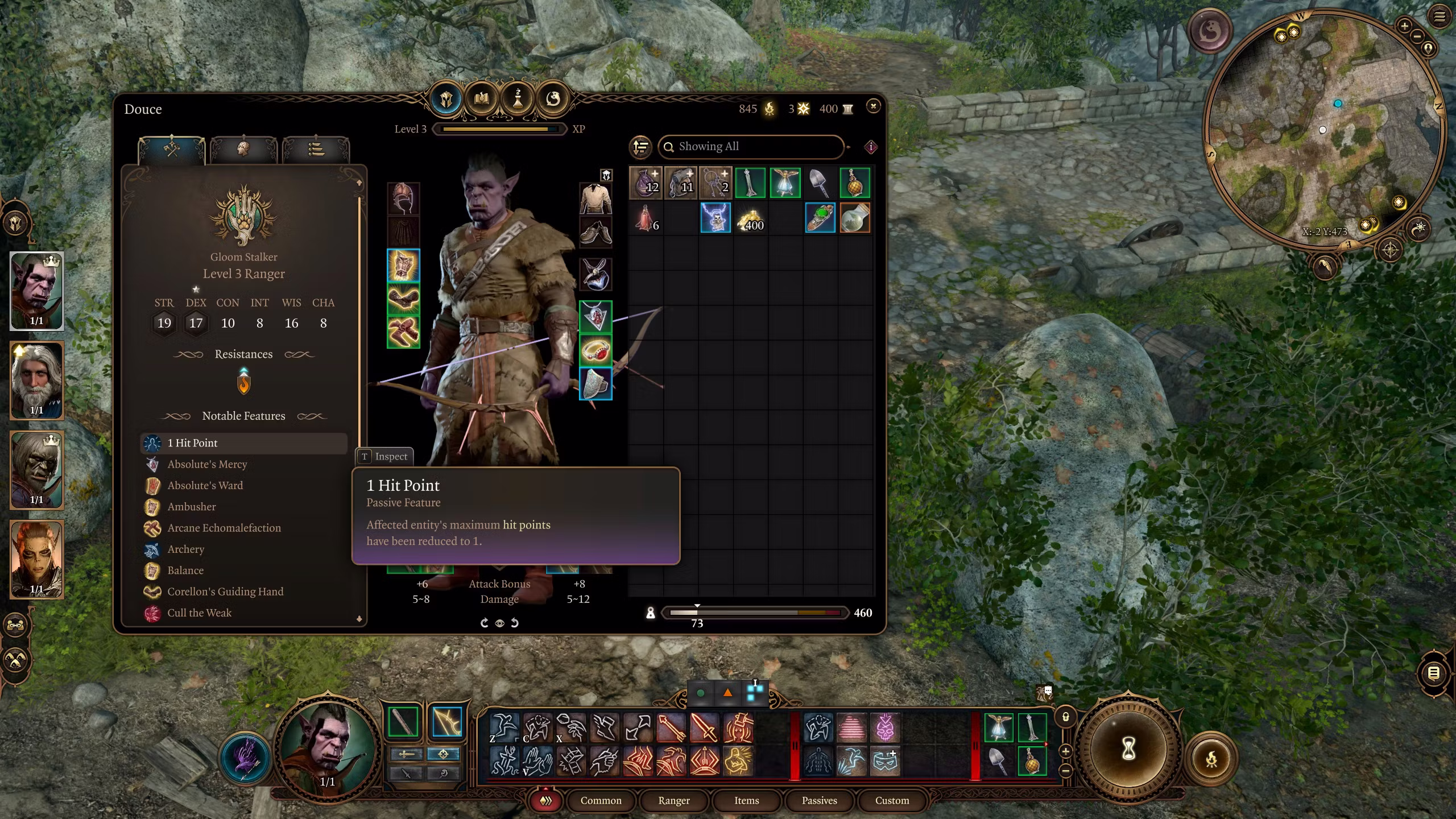
Task: Select the white-bearded party member portrait
Action: (36, 380)
